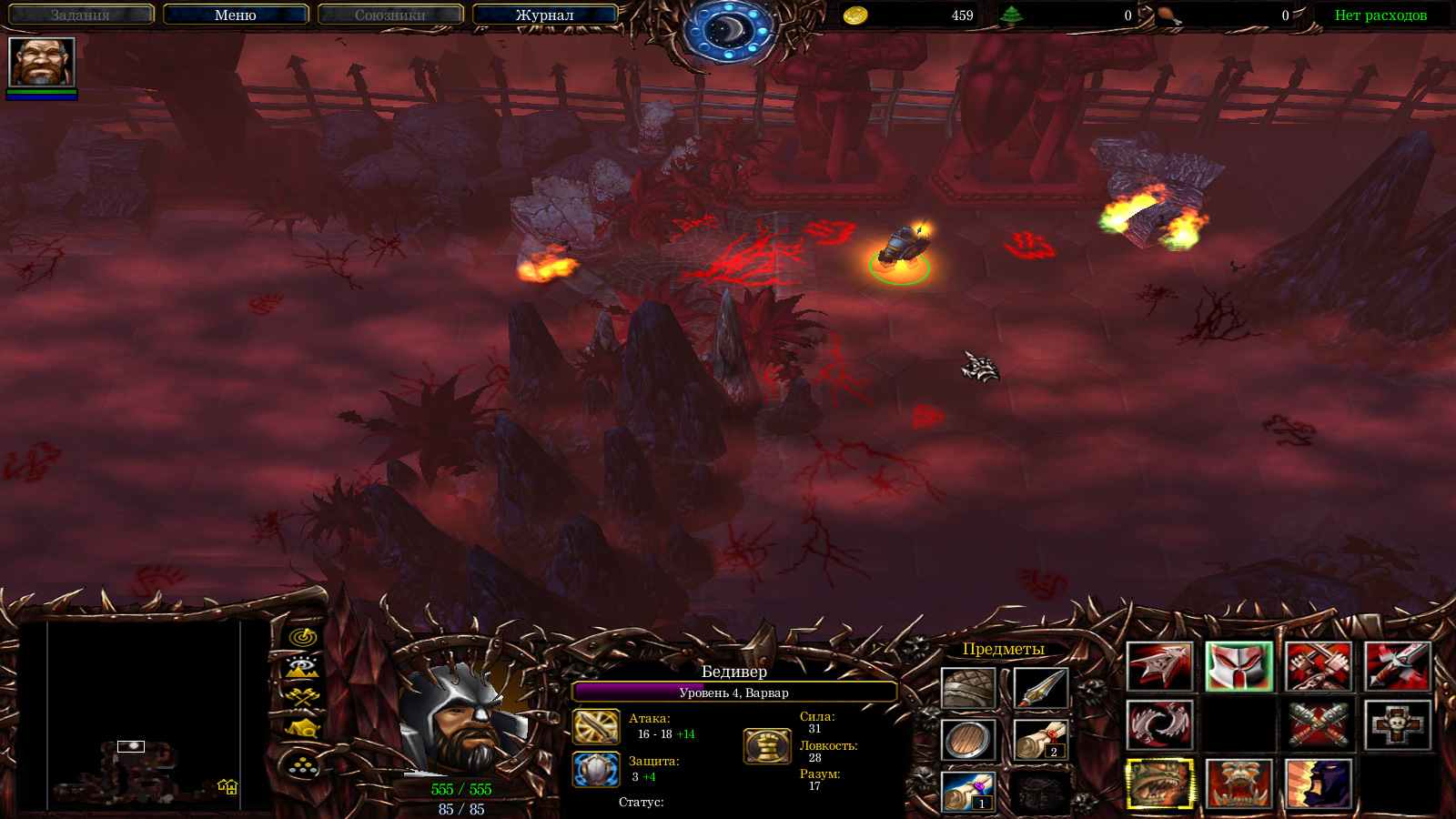Screen dimensions: 1456x819
Task: Use the purple-sealed scroll with 1 charge
Action: [x=967, y=791]
